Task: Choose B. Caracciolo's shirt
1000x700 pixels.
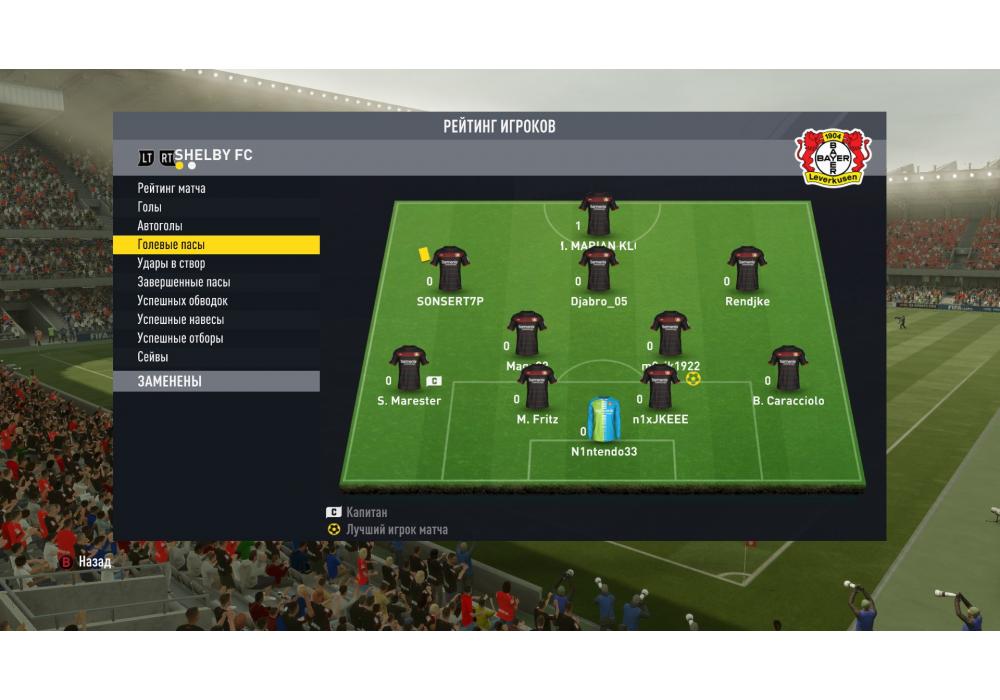Action: click(x=788, y=368)
